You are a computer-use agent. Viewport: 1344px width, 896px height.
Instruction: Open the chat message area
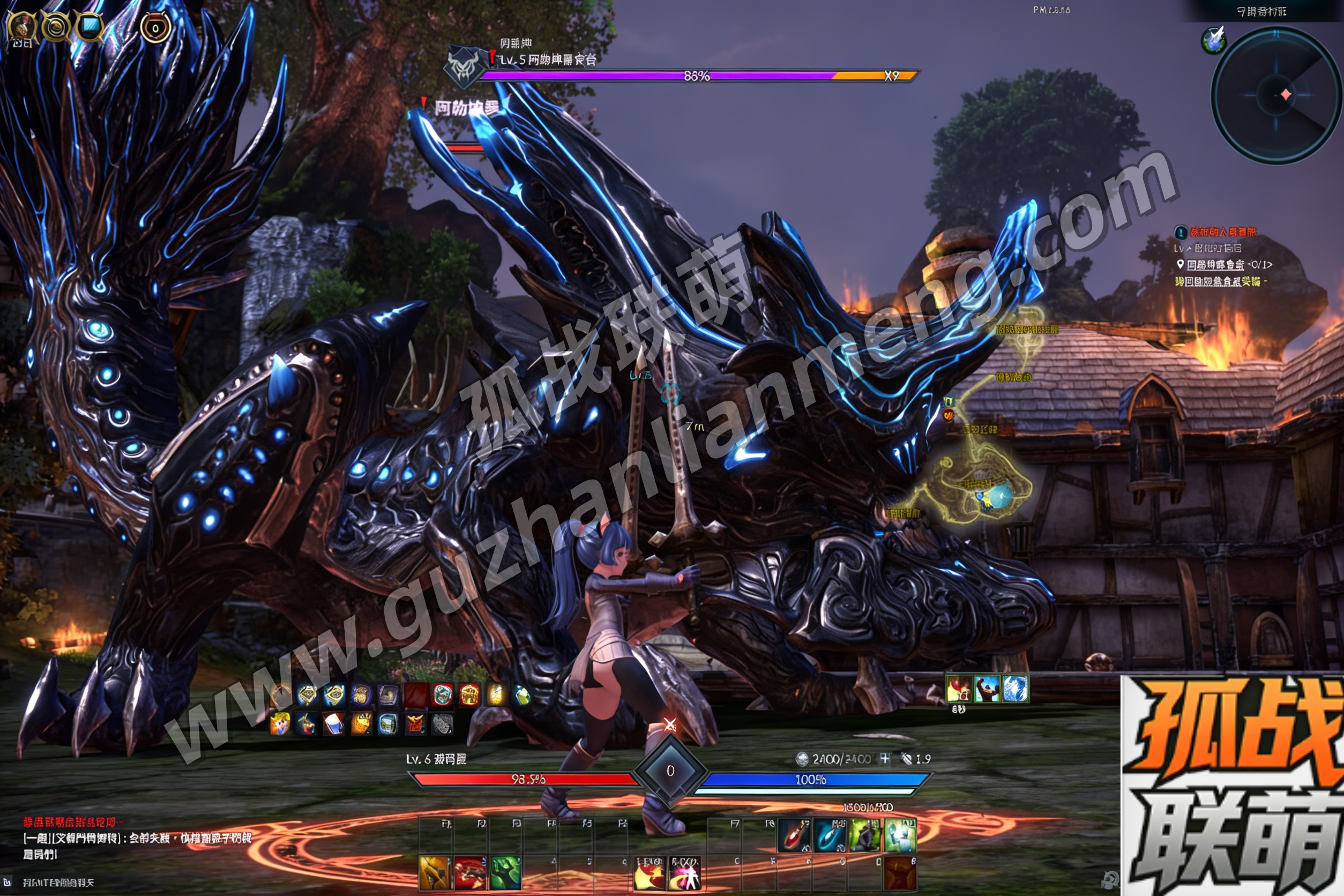[x=137, y=838]
